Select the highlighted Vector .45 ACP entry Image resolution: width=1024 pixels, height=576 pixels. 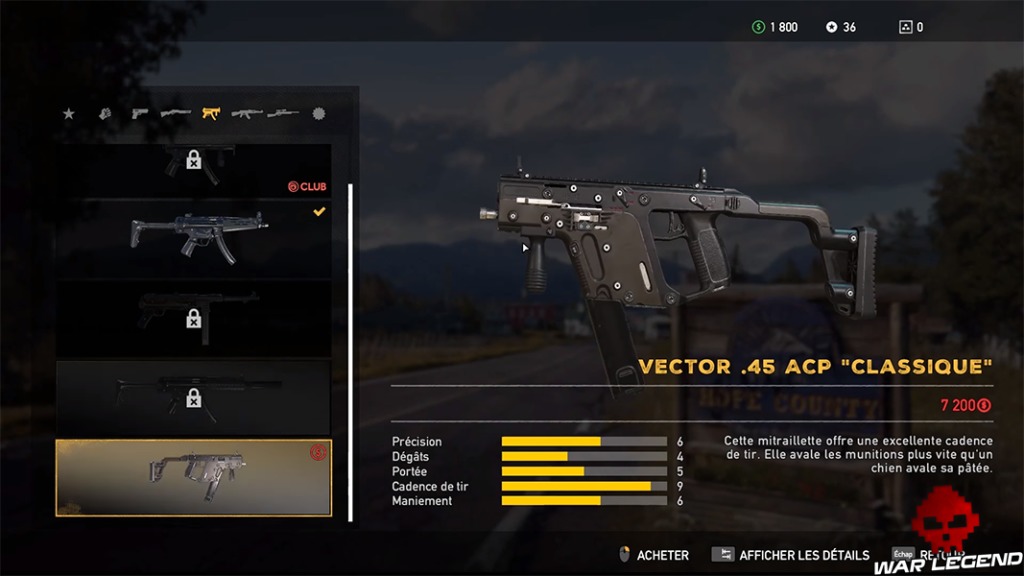[194, 477]
